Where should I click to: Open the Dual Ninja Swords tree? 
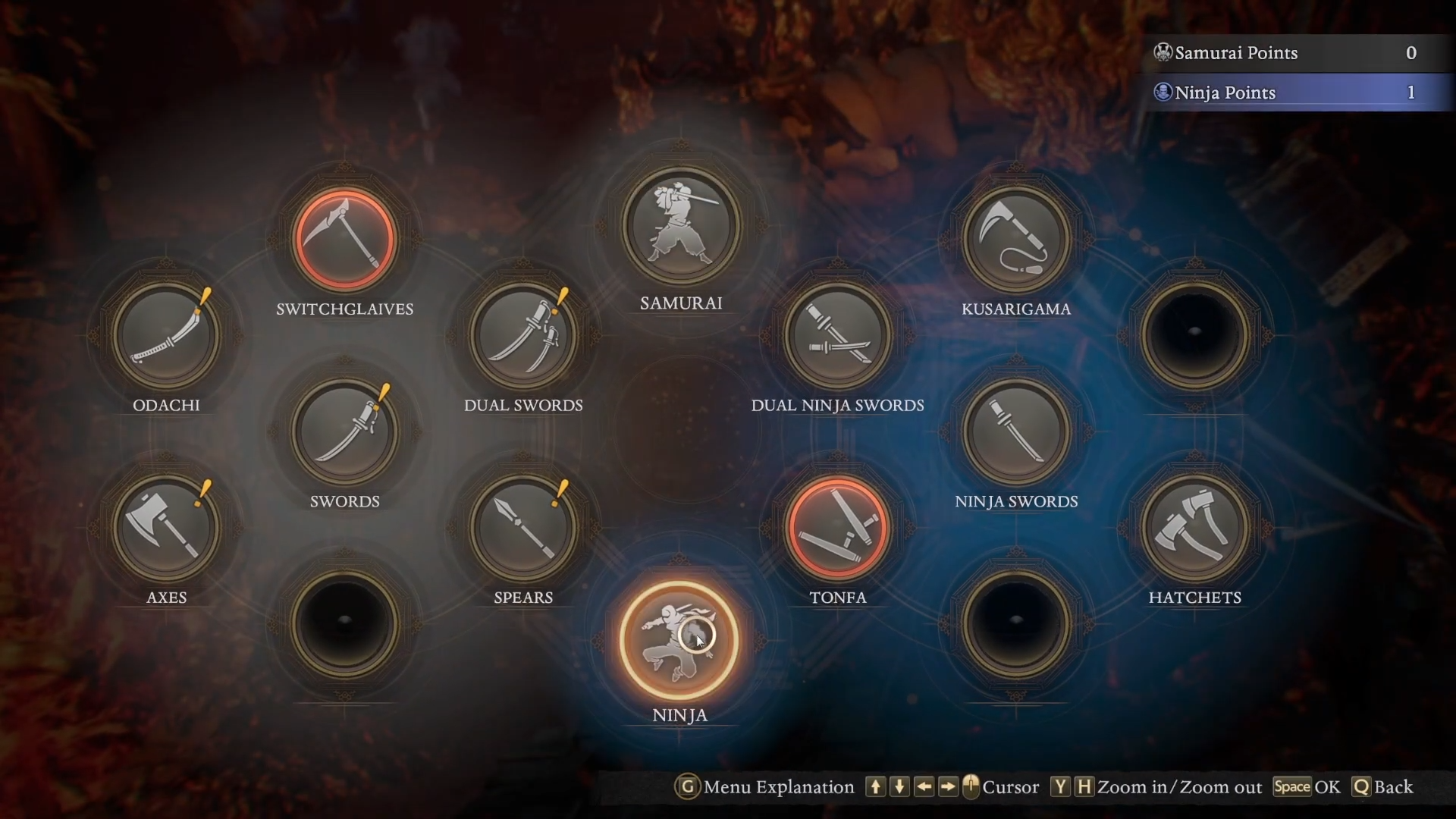837,336
